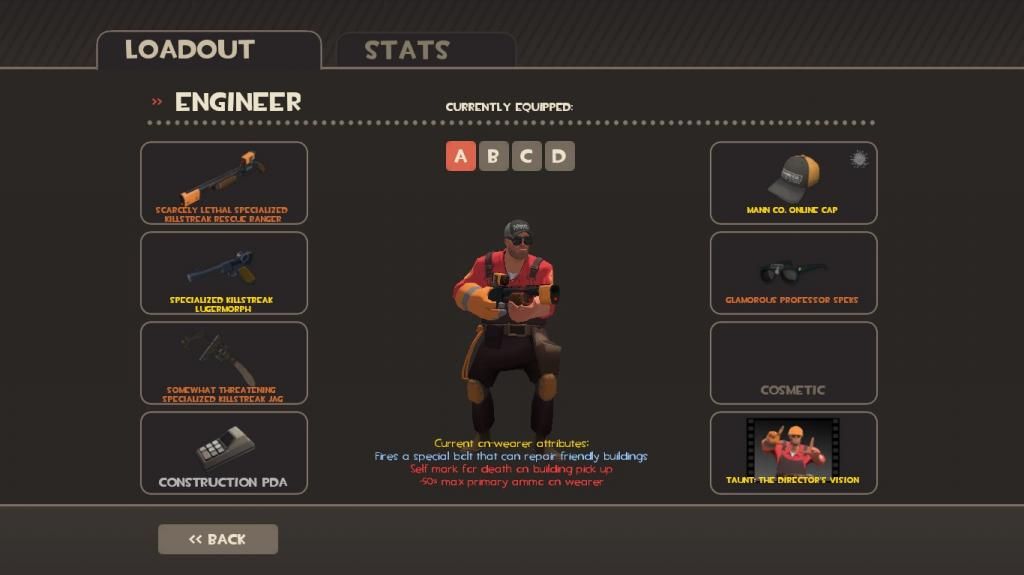
Task: Click the gear icon on the cap slot
Action: [x=858, y=159]
